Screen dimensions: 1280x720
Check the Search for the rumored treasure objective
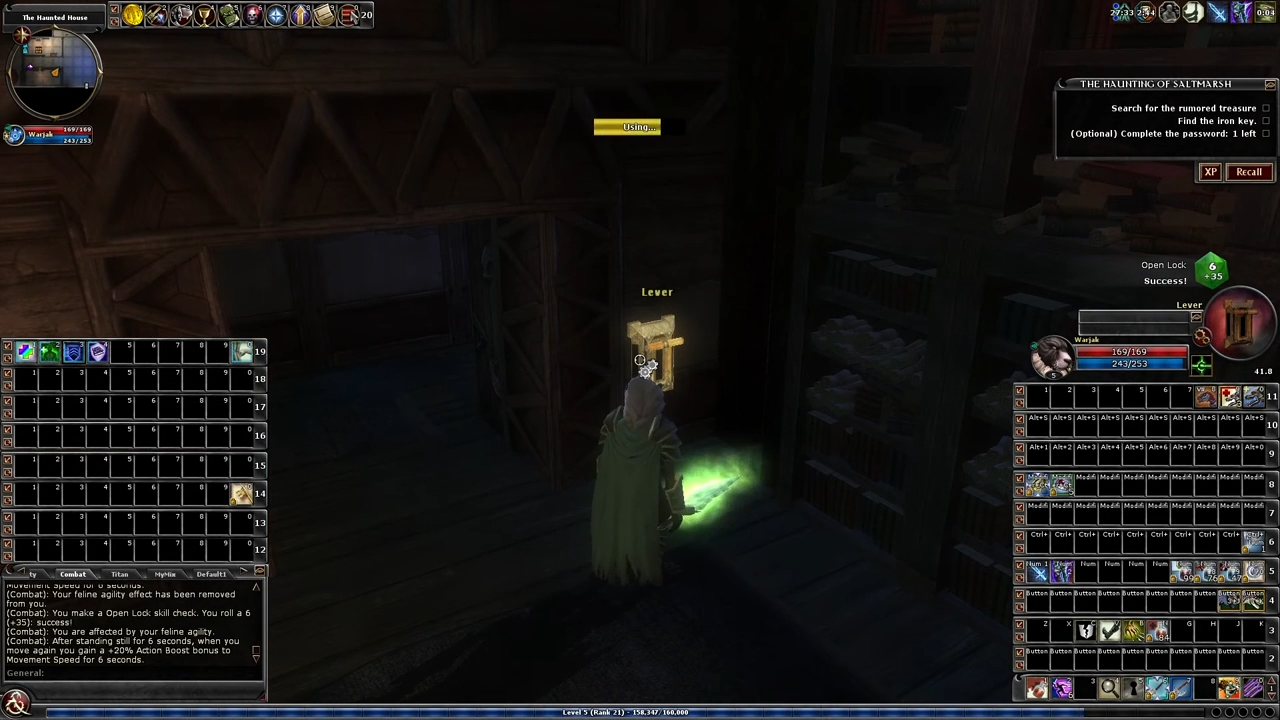coord(1266,108)
